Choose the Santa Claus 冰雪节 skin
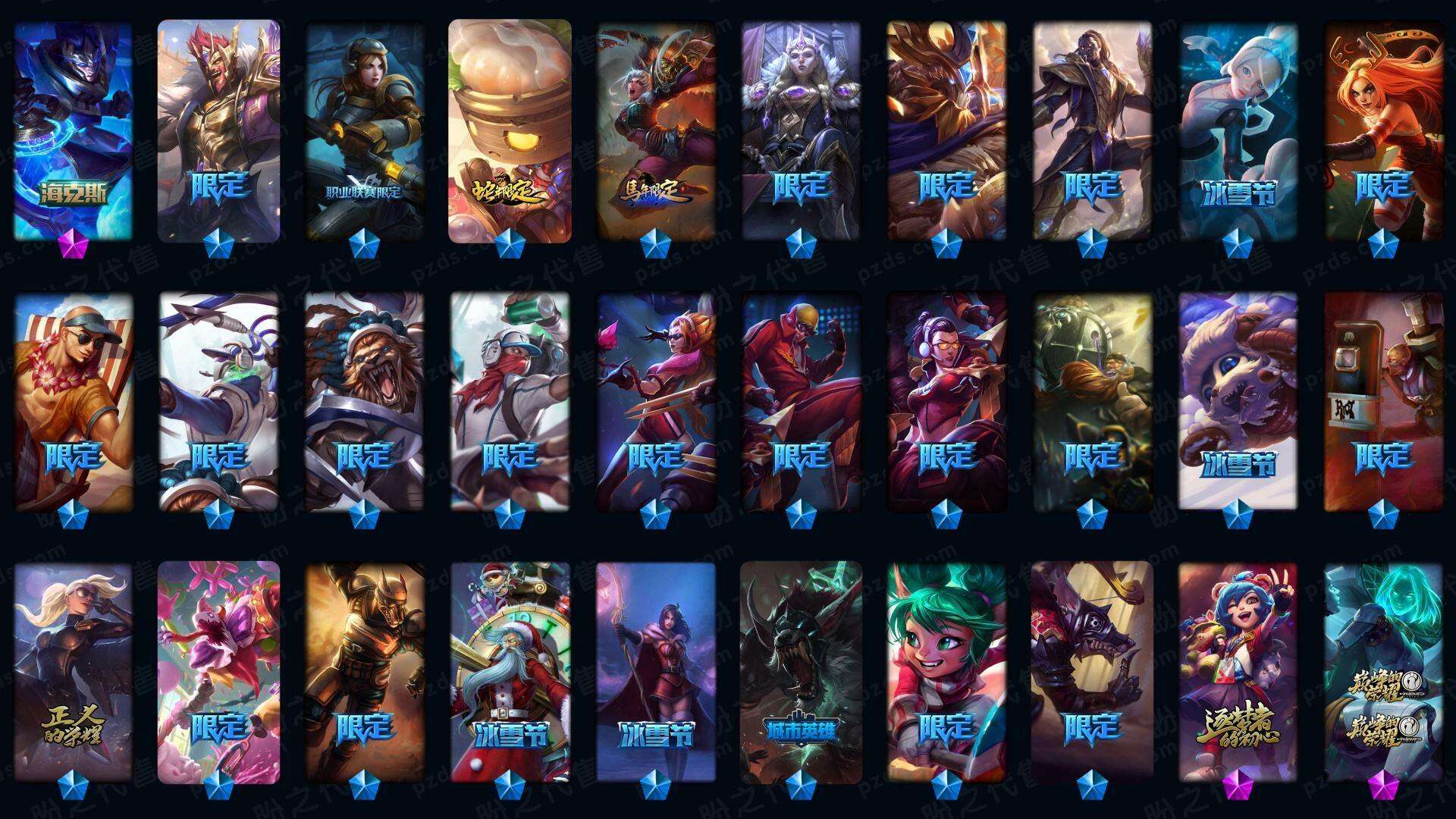The width and height of the screenshot is (1456, 819). [510, 671]
